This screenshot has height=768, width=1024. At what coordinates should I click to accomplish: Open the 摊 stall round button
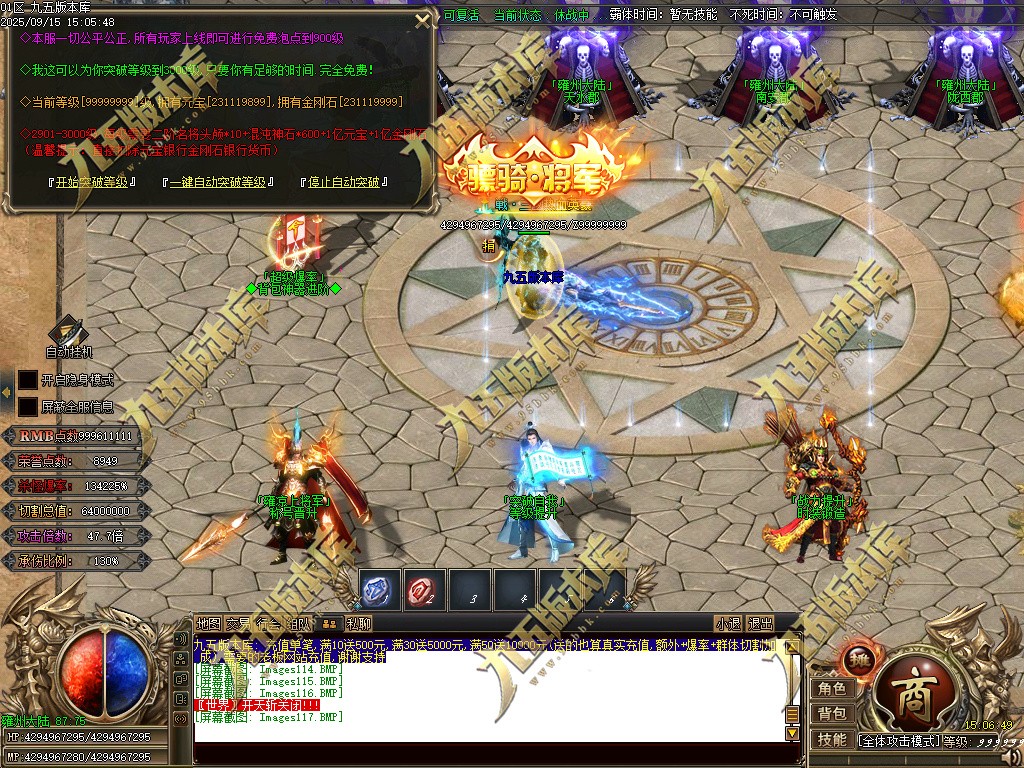click(859, 661)
